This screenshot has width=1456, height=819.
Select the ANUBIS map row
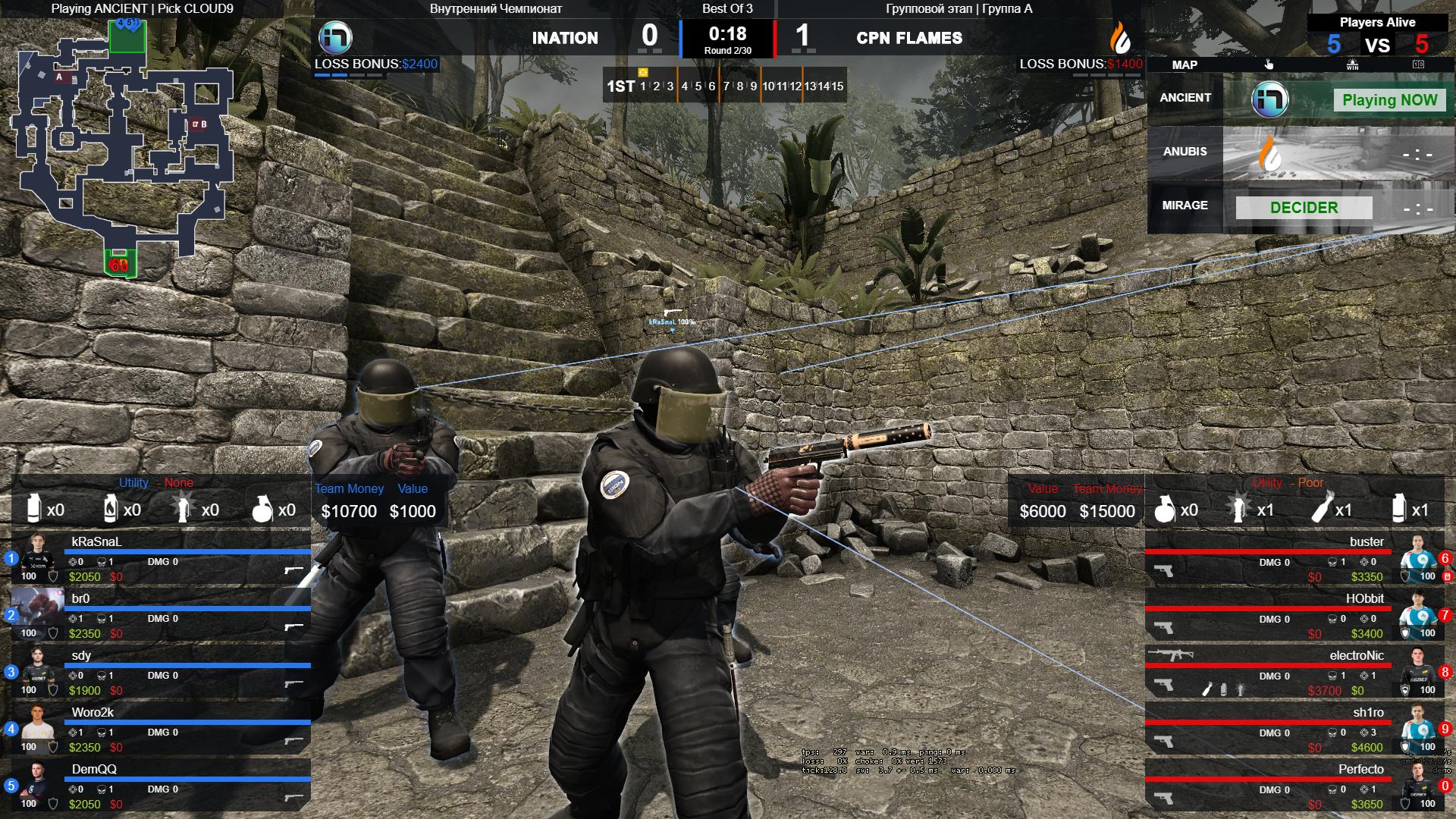(1301, 152)
